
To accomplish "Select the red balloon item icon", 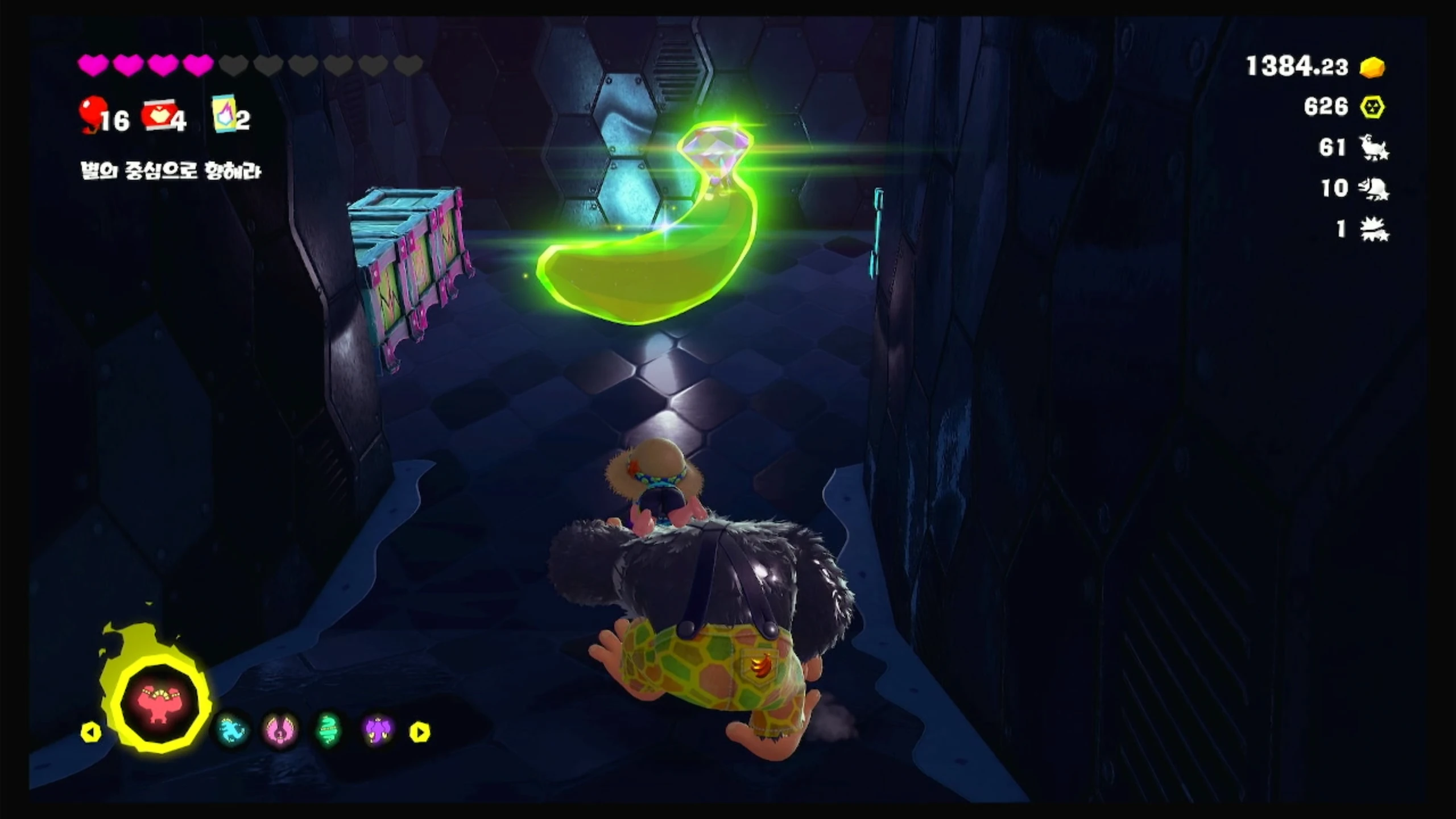I will click(x=92, y=113).
